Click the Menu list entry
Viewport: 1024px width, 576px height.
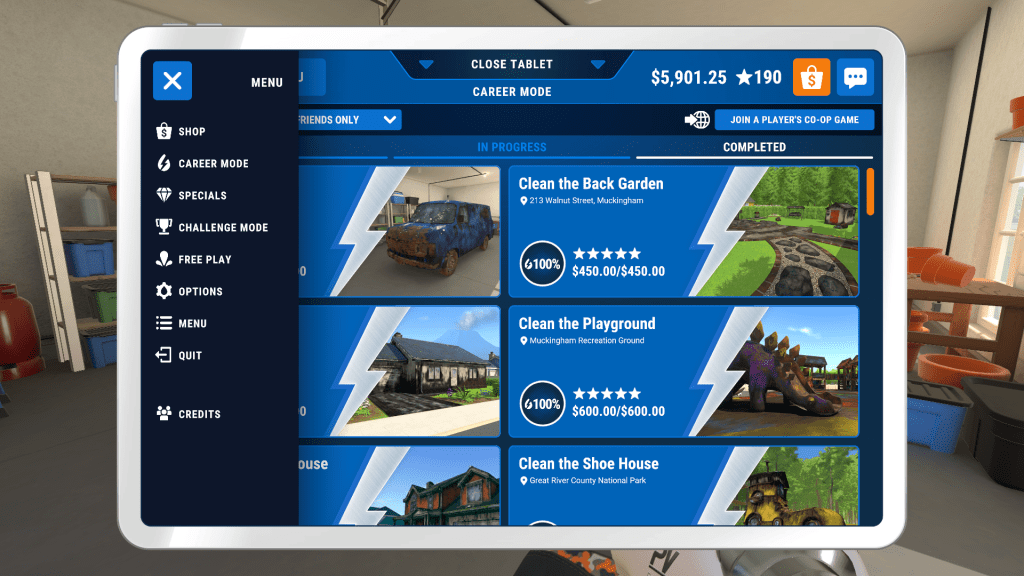tap(192, 324)
